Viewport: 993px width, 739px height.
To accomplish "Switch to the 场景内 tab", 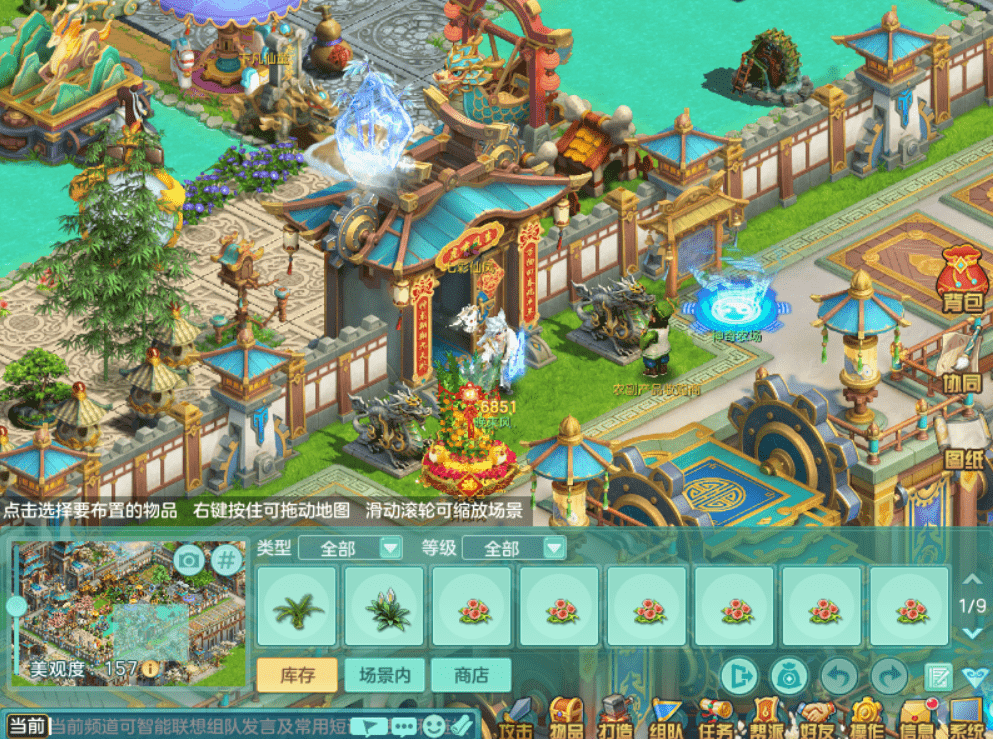I will (384, 675).
